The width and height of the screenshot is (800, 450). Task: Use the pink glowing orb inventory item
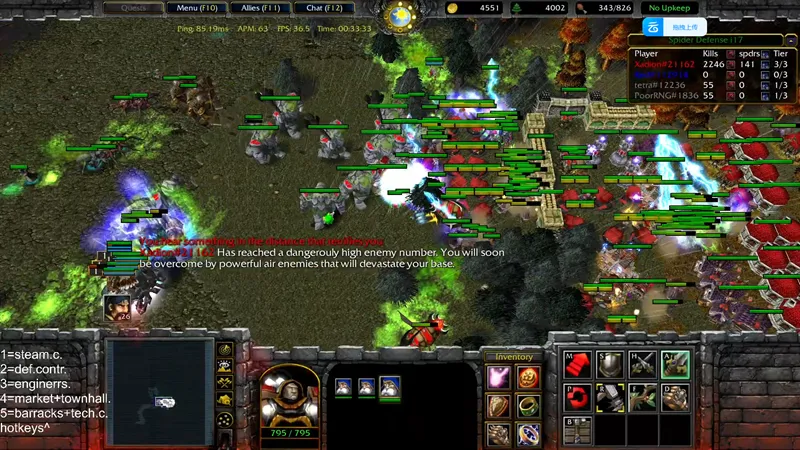click(x=499, y=377)
